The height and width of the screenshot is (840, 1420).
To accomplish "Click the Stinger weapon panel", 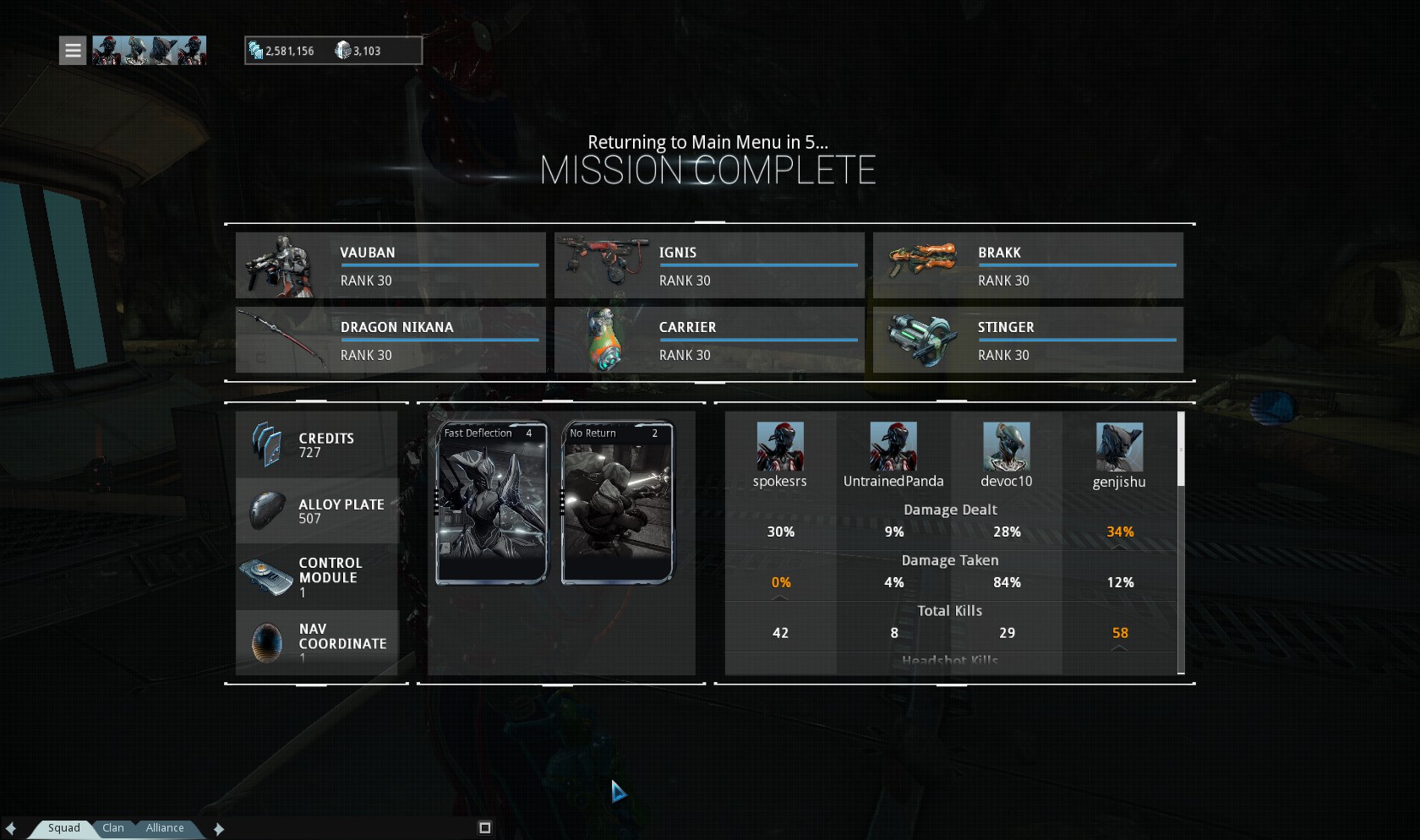I will pyautogui.click(x=1028, y=340).
